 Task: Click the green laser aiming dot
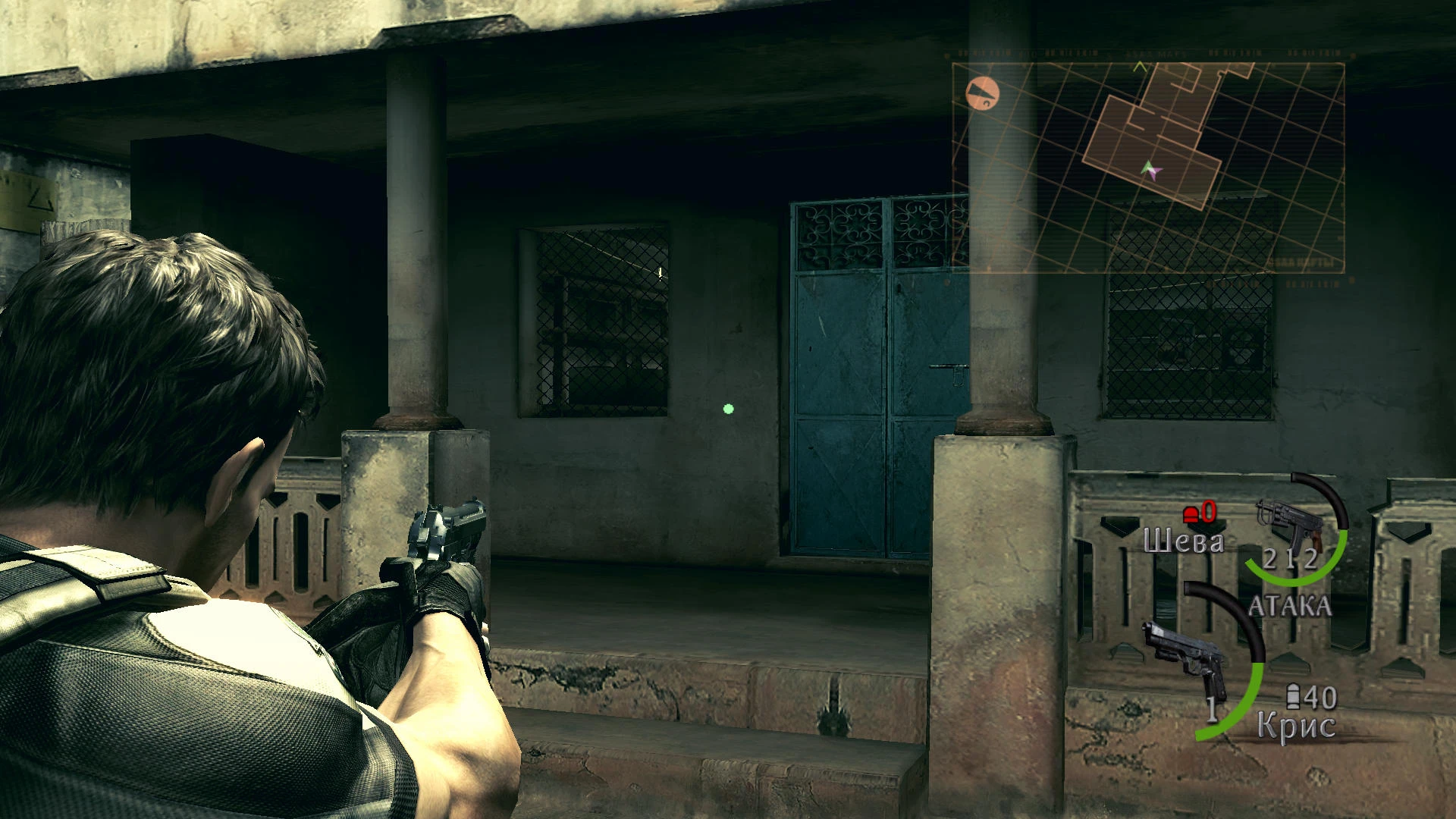pos(729,408)
